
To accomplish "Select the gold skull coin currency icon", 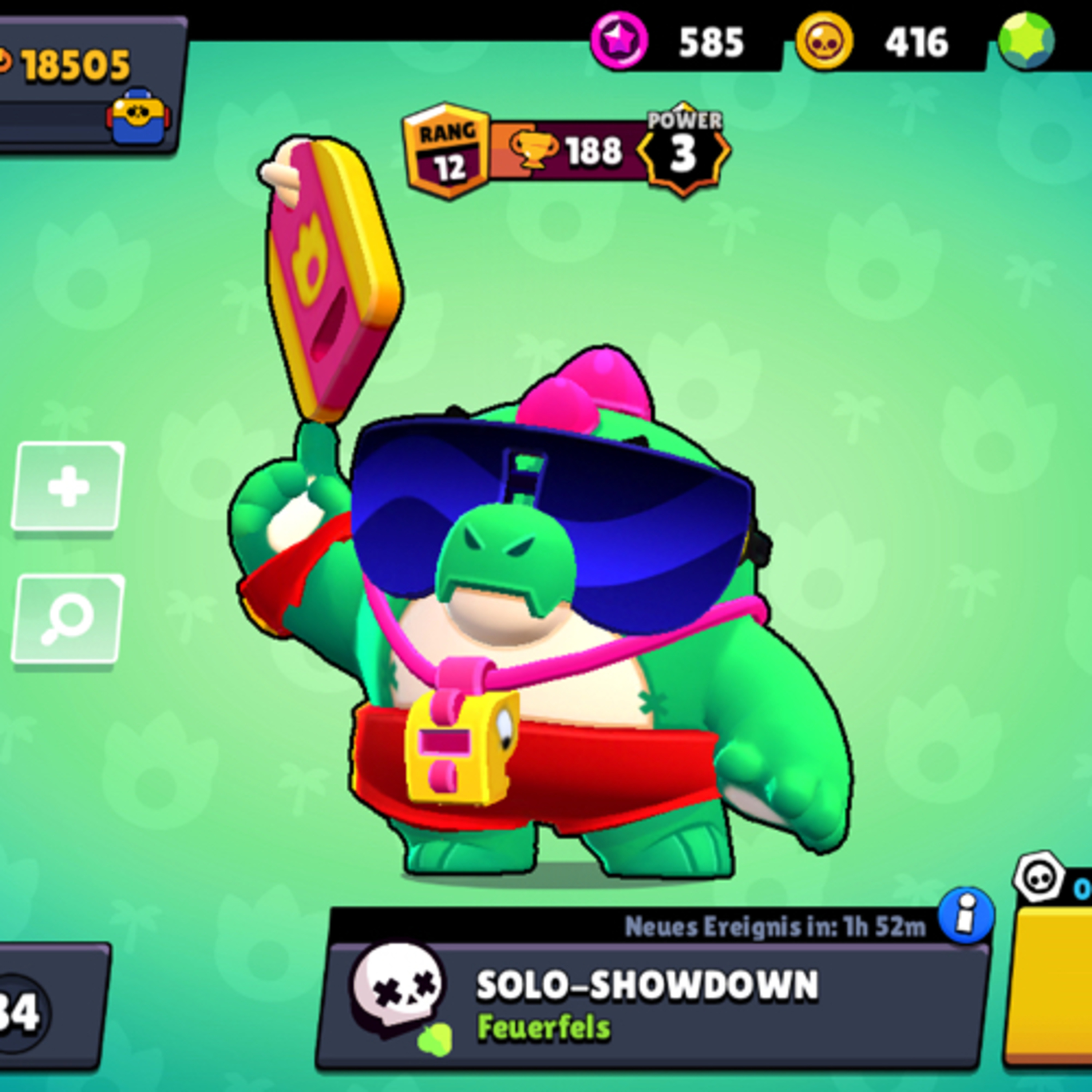I will click(824, 41).
